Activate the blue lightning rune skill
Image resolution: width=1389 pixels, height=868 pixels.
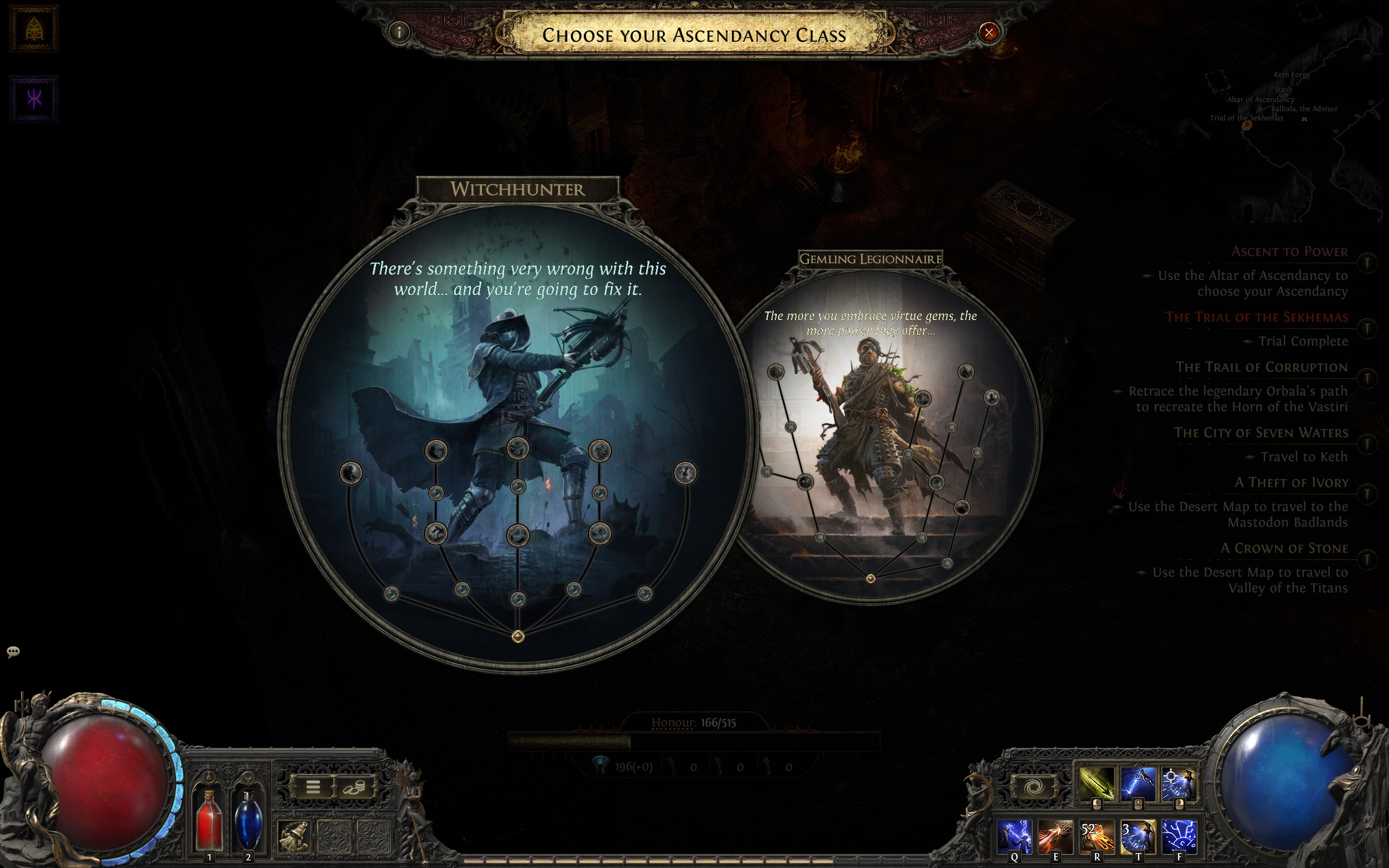[x=1179, y=836]
